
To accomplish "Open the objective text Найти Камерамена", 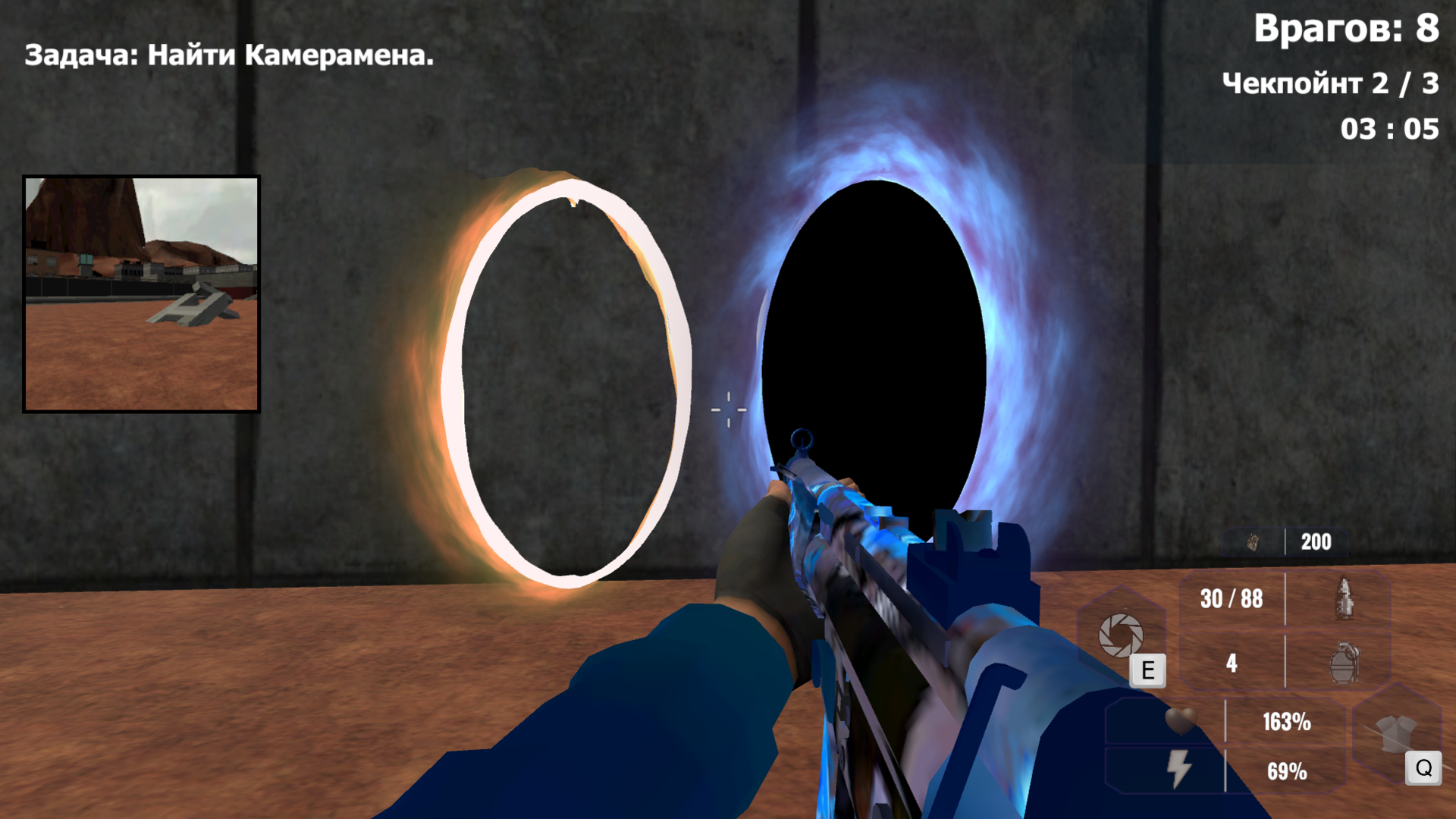I will 227,55.
